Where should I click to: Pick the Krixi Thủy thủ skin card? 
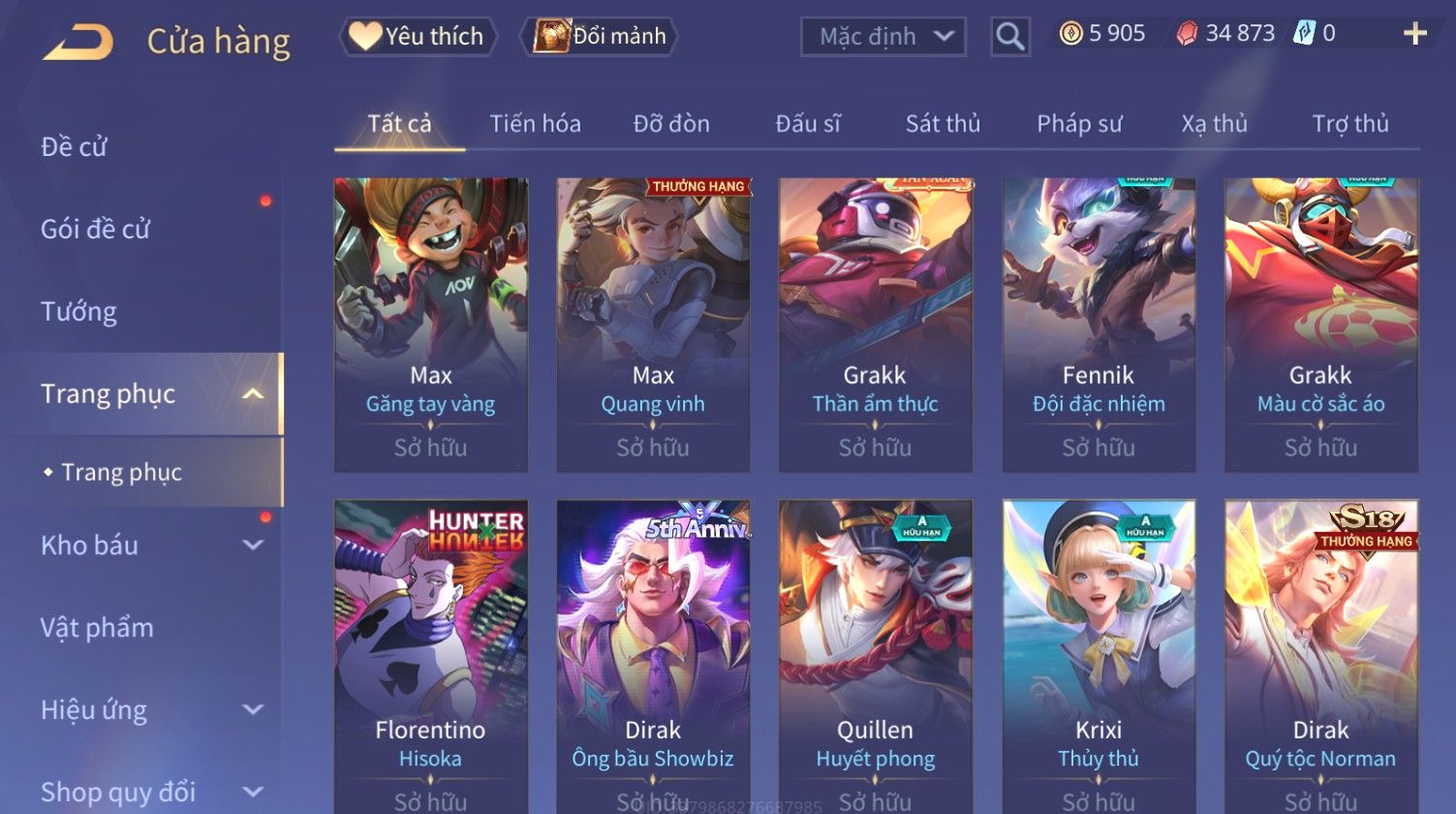(1098, 654)
